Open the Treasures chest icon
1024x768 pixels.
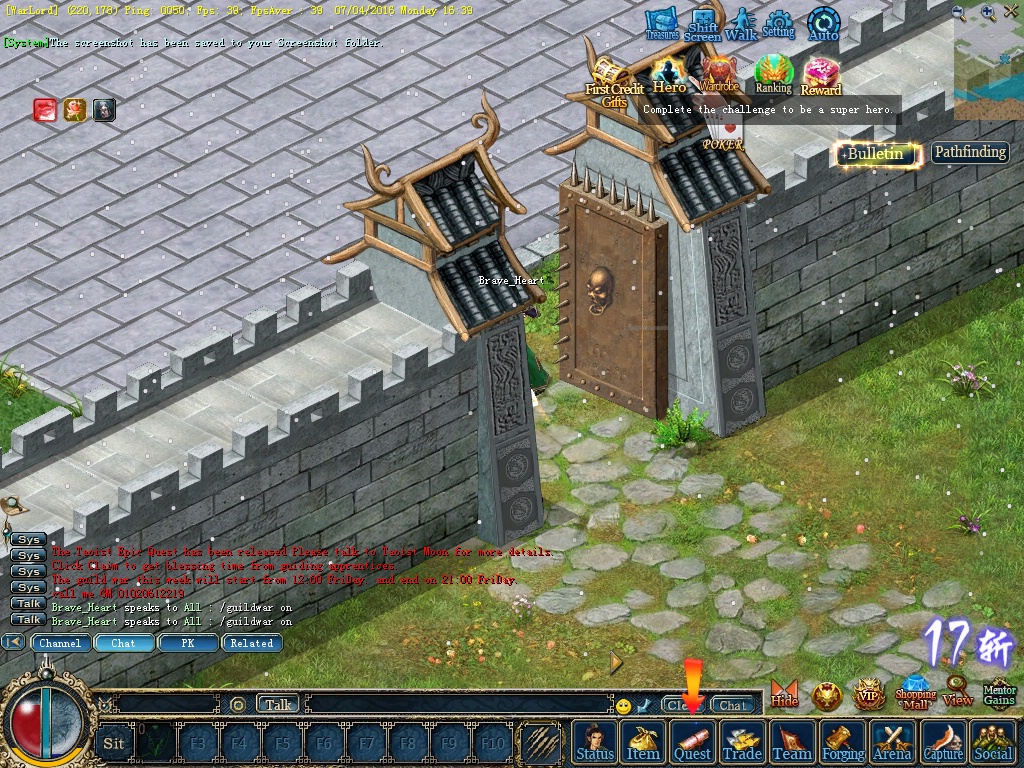pyautogui.click(x=661, y=24)
